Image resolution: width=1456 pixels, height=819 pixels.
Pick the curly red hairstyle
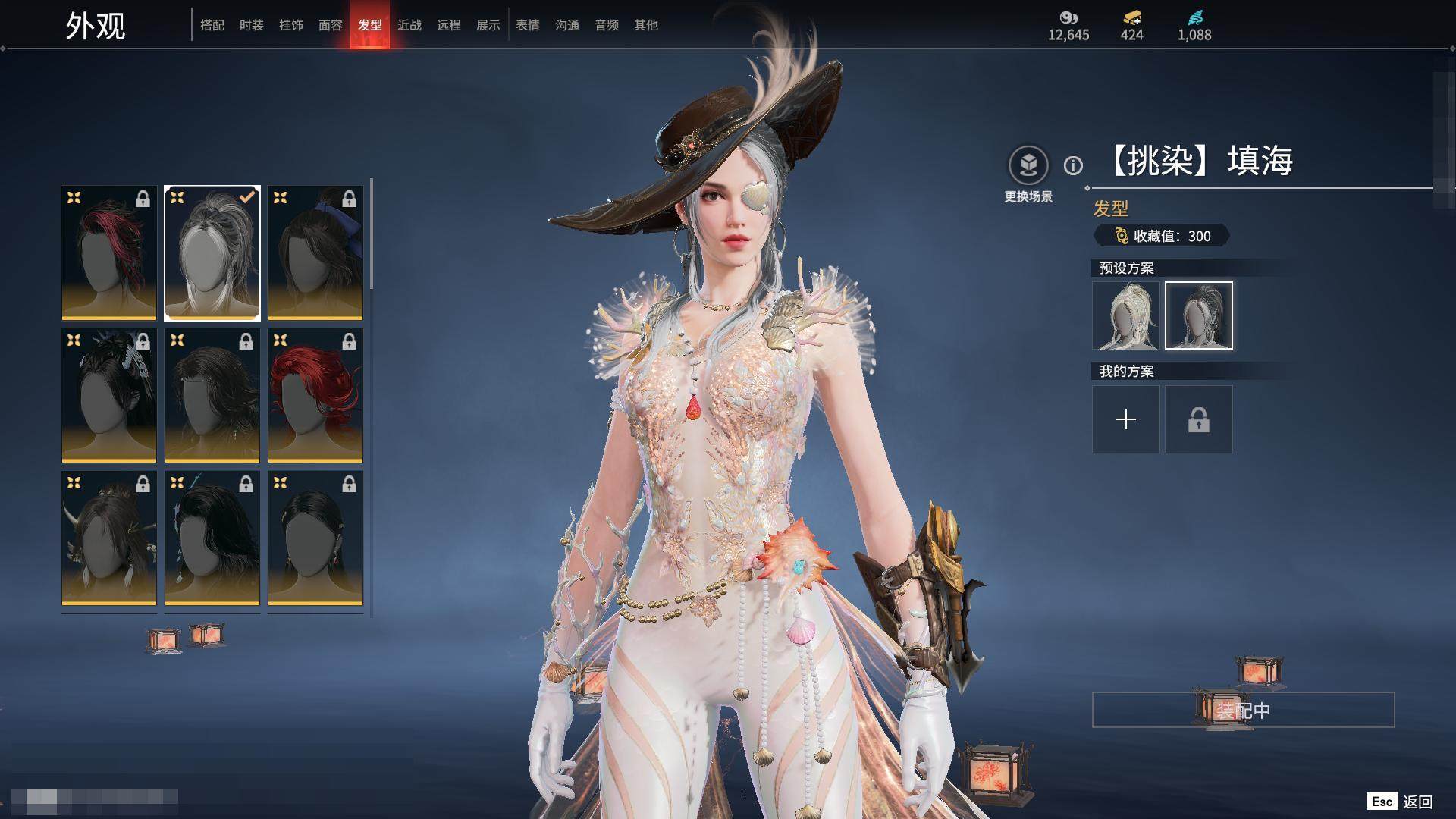click(x=315, y=395)
